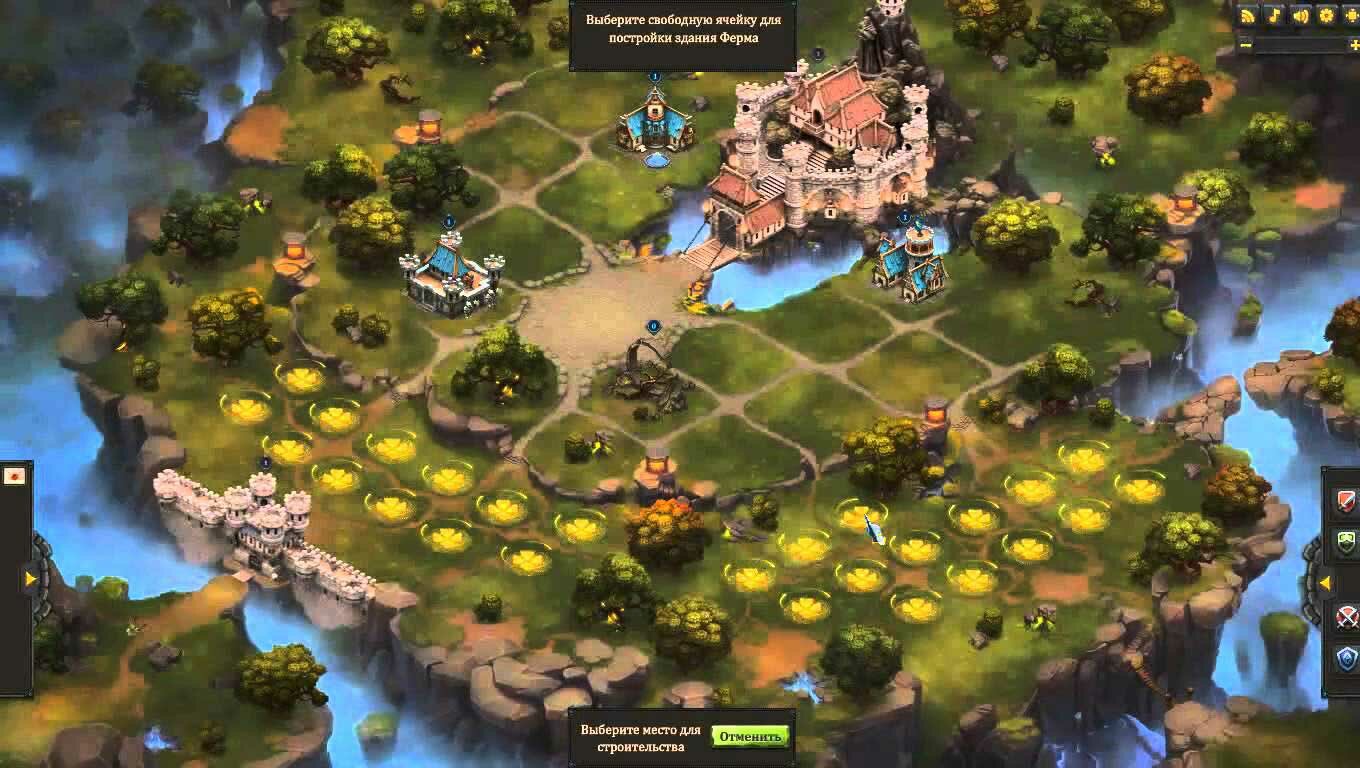Click the red-dot flag icon on left panel
The image size is (1360, 768).
click(15, 476)
